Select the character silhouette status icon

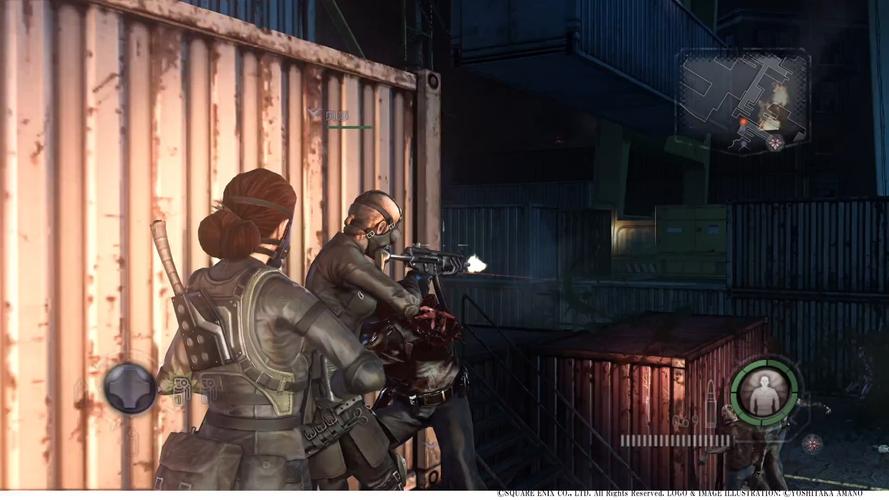765,391
